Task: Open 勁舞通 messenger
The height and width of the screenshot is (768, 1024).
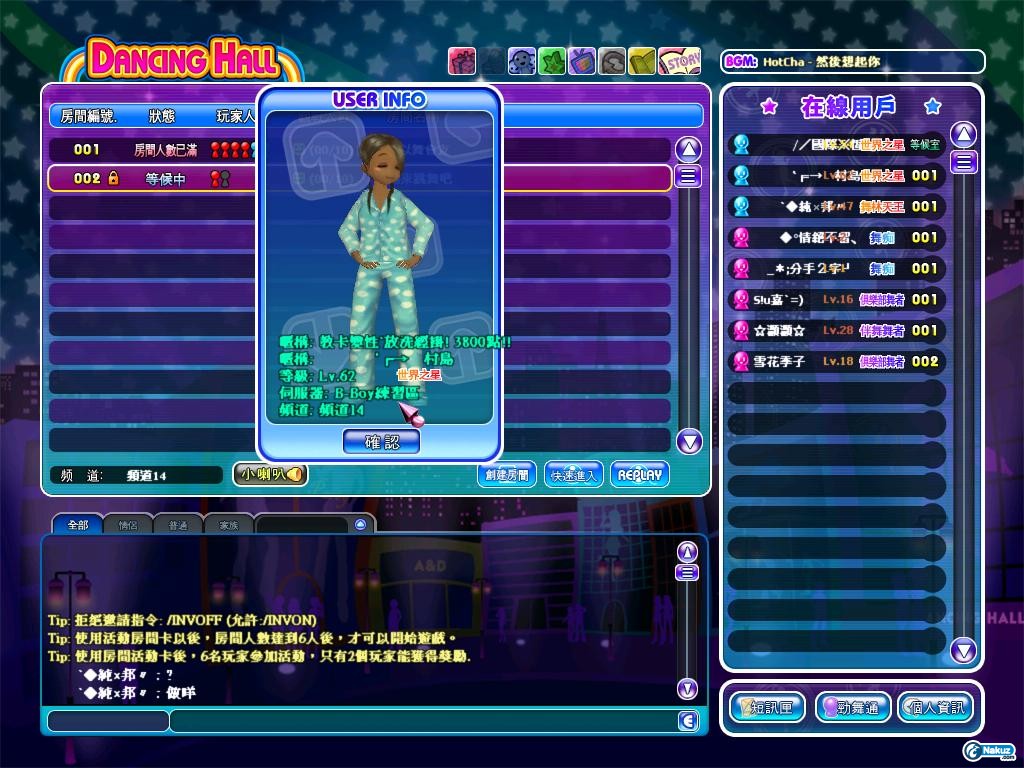Action: click(852, 708)
